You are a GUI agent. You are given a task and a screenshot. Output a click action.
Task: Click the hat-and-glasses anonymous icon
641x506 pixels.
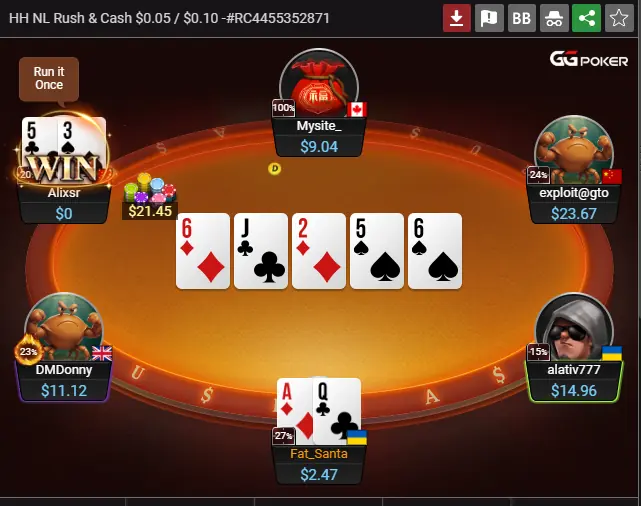point(553,18)
